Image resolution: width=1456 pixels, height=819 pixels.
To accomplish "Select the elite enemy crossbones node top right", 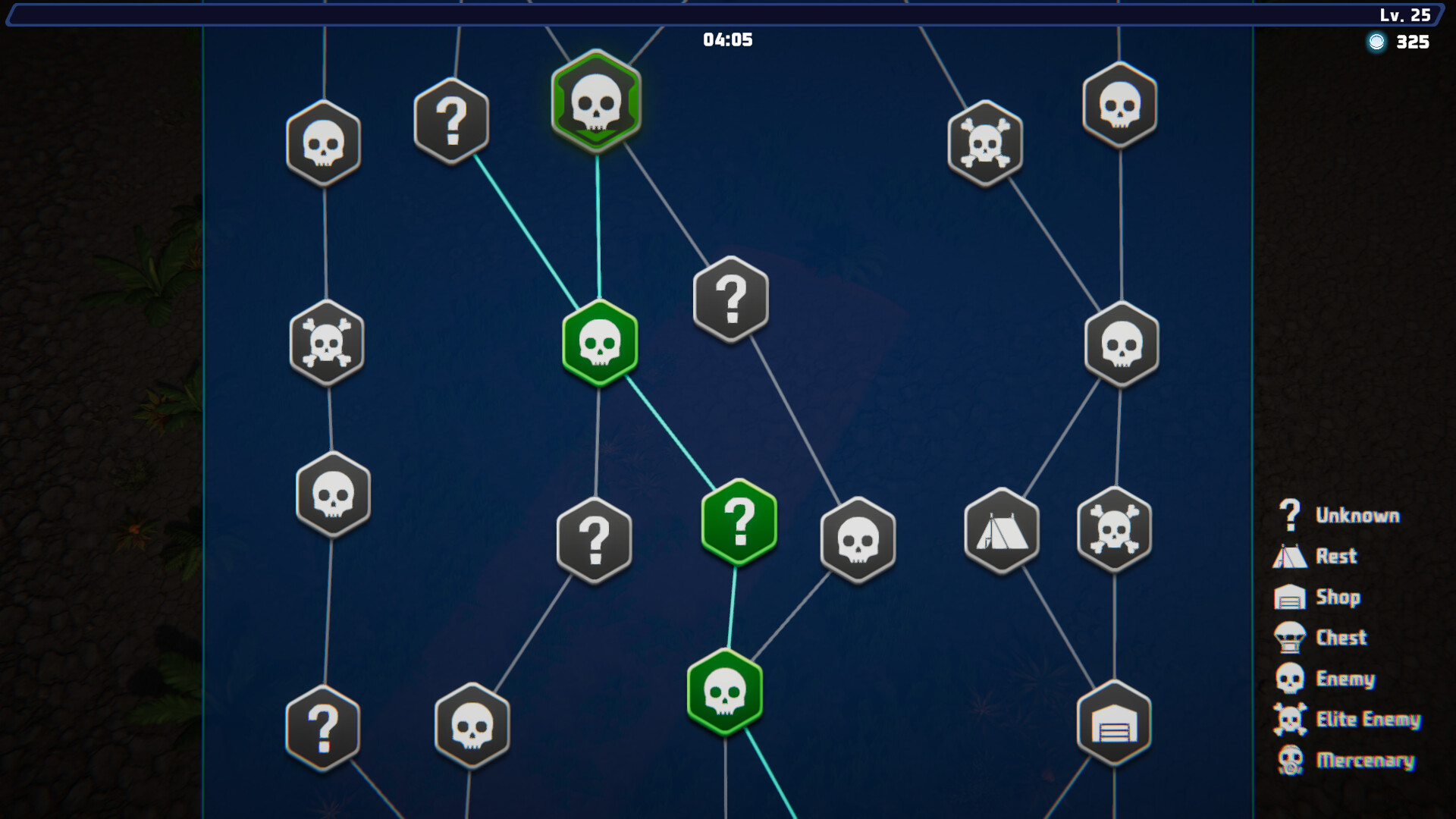I will 985,141.
